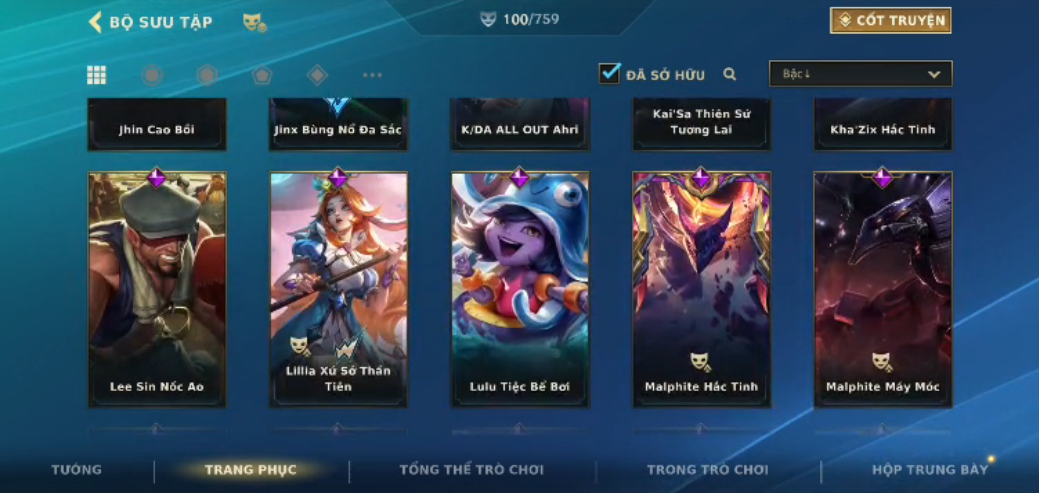Open the Malphite Máy Móc skin card
Viewport: 1039px width, 493px height.
coord(882,290)
